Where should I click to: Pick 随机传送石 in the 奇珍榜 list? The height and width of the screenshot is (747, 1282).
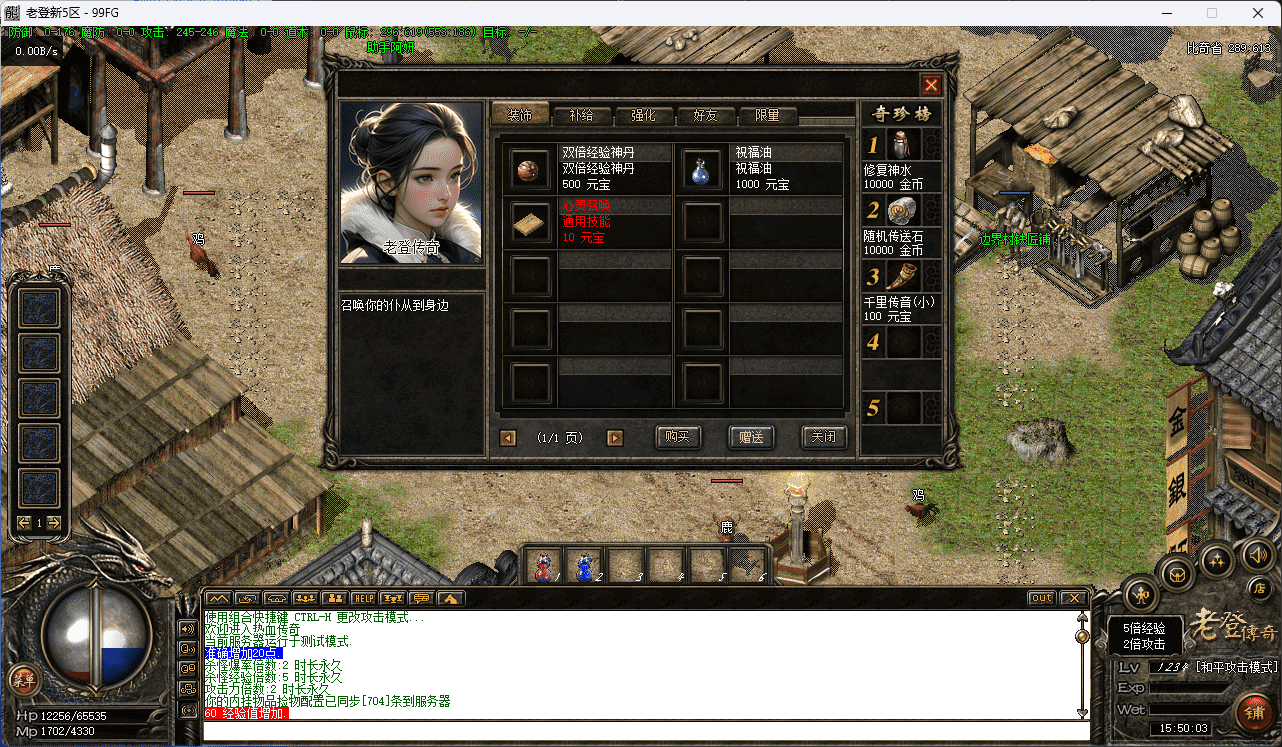(x=902, y=210)
